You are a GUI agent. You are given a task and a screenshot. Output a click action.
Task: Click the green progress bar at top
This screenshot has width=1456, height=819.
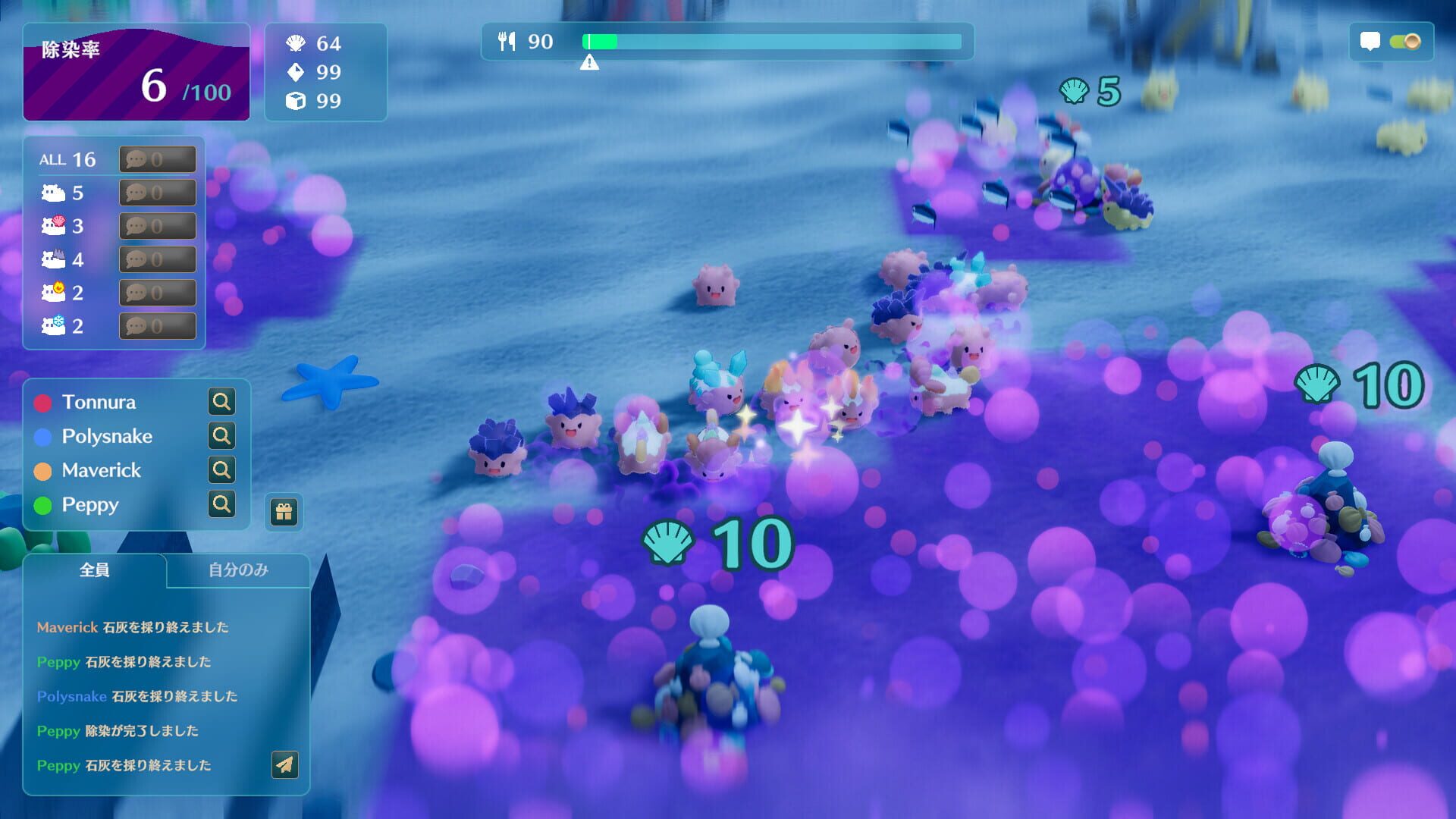599,42
